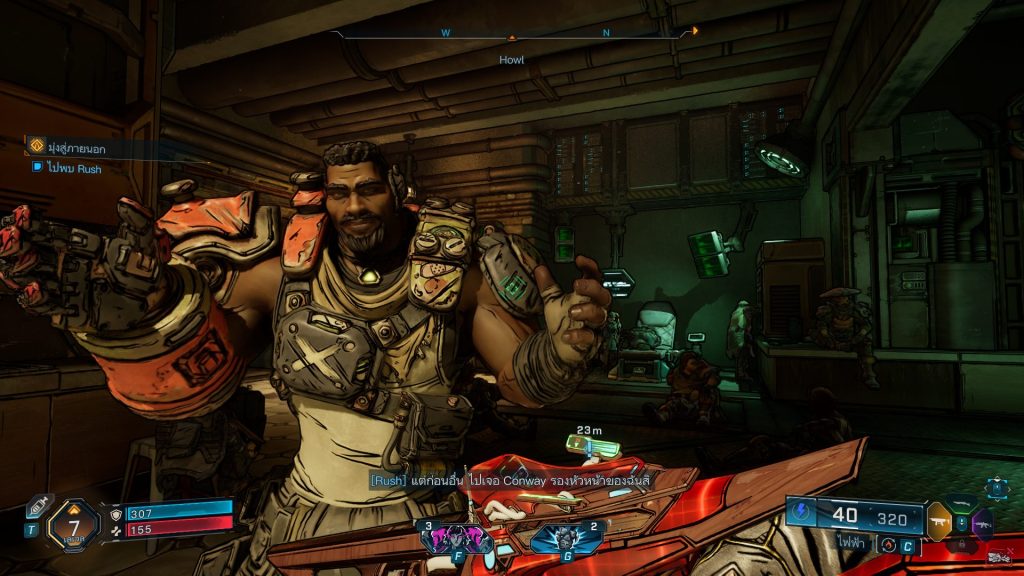Toggle the weapon mode swap icon

[x=887, y=544]
